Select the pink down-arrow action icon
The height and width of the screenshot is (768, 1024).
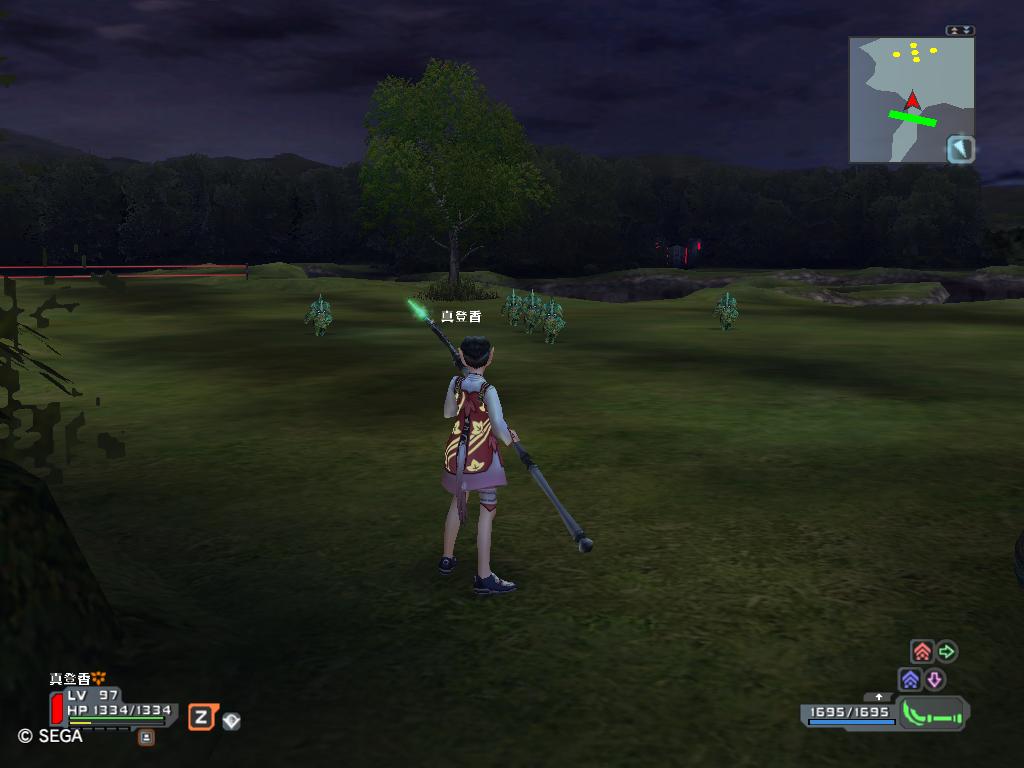pos(934,680)
